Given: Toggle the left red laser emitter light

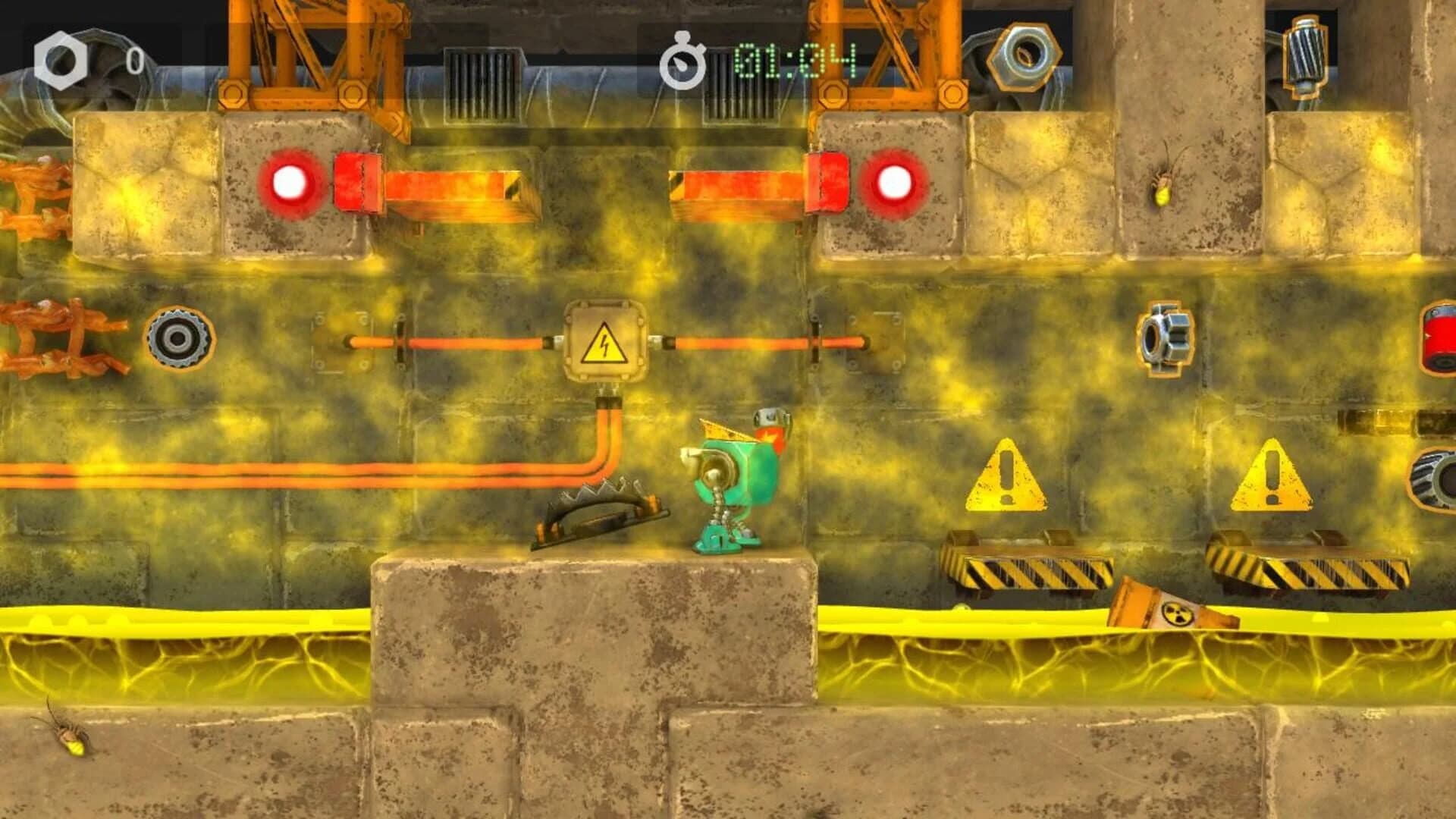Looking at the screenshot, I should click(x=290, y=181).
